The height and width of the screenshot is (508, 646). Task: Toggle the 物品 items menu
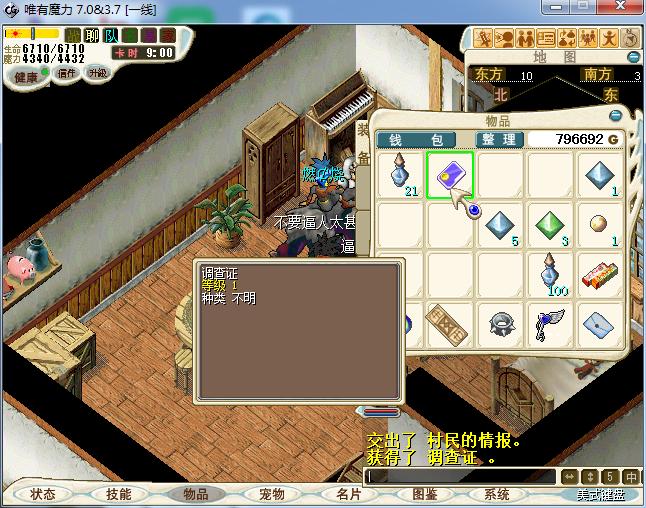pyautogui.click(x=195, y=494)
